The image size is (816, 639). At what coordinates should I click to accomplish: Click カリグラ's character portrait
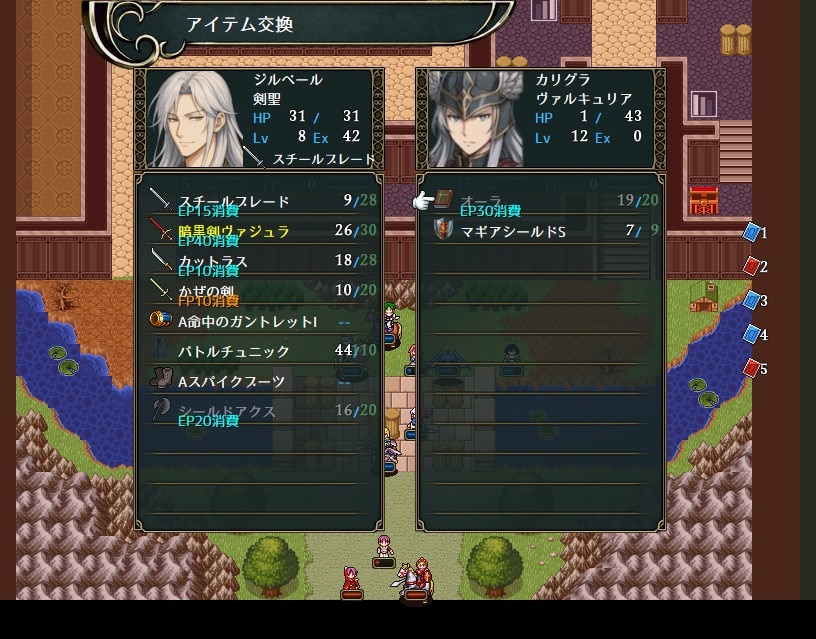pos(472,118)
